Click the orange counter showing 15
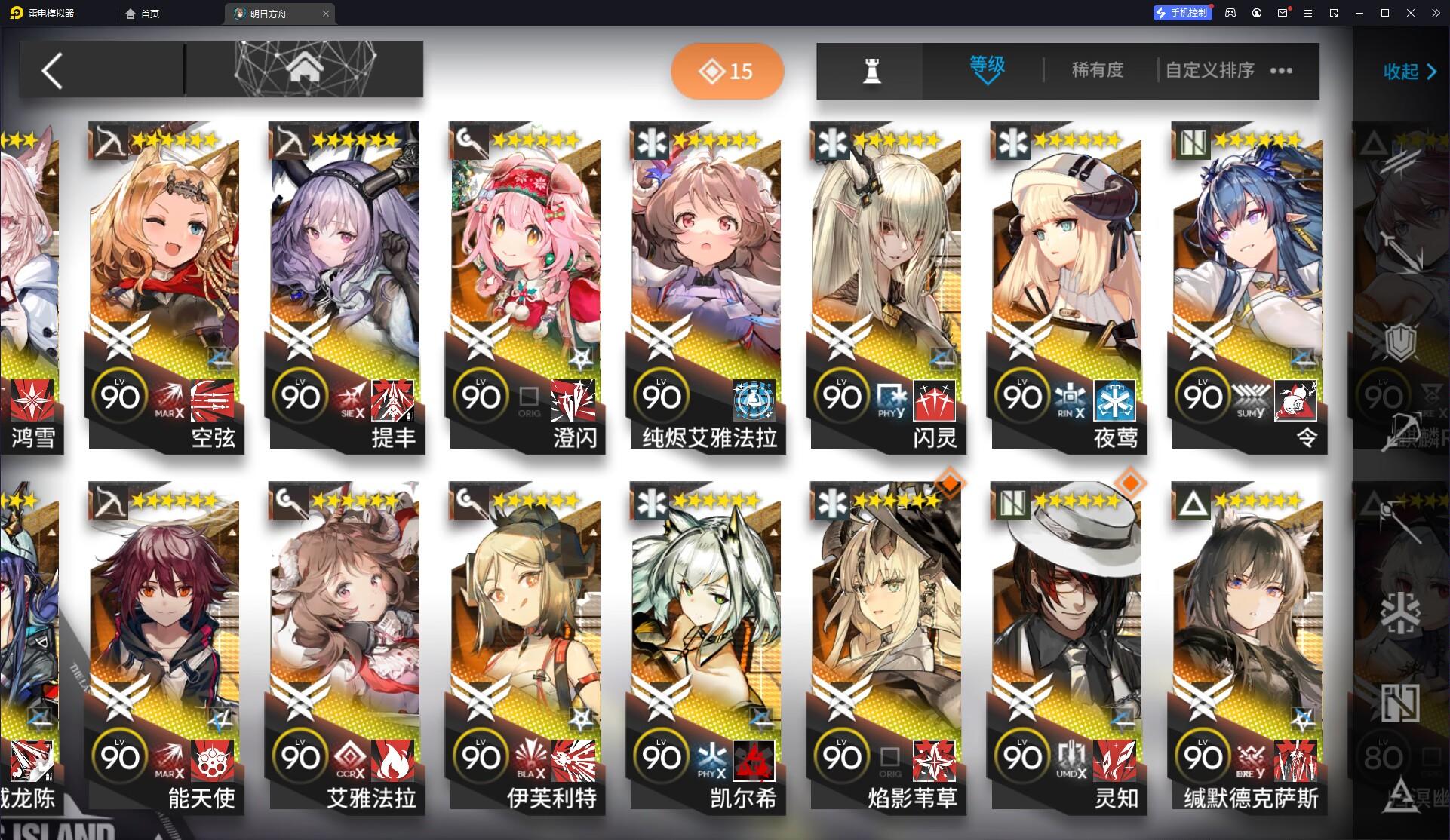Screen dimensions: 1450x840 pos(727,70)
